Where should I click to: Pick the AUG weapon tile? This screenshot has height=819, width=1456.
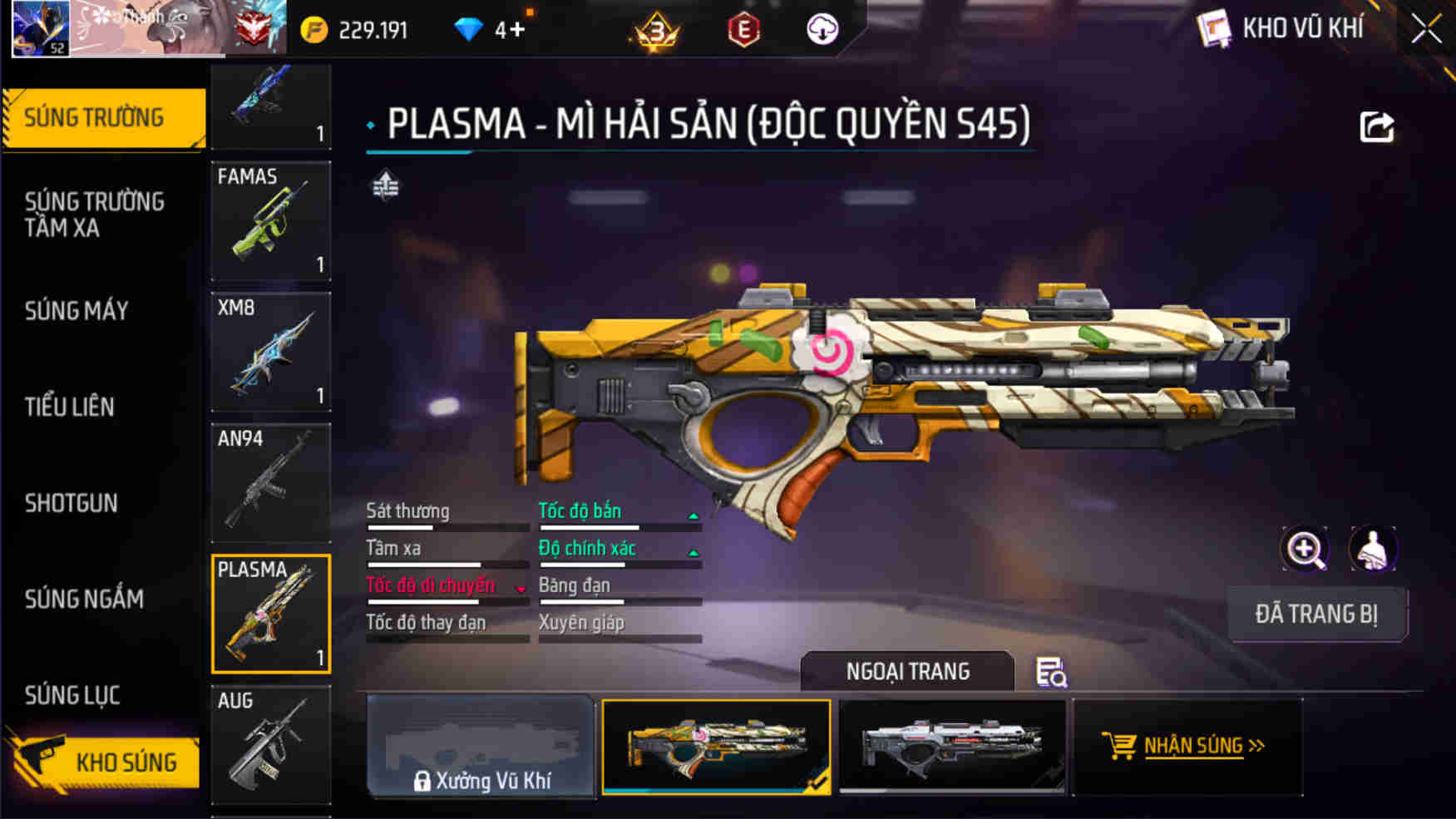[271, 744]
